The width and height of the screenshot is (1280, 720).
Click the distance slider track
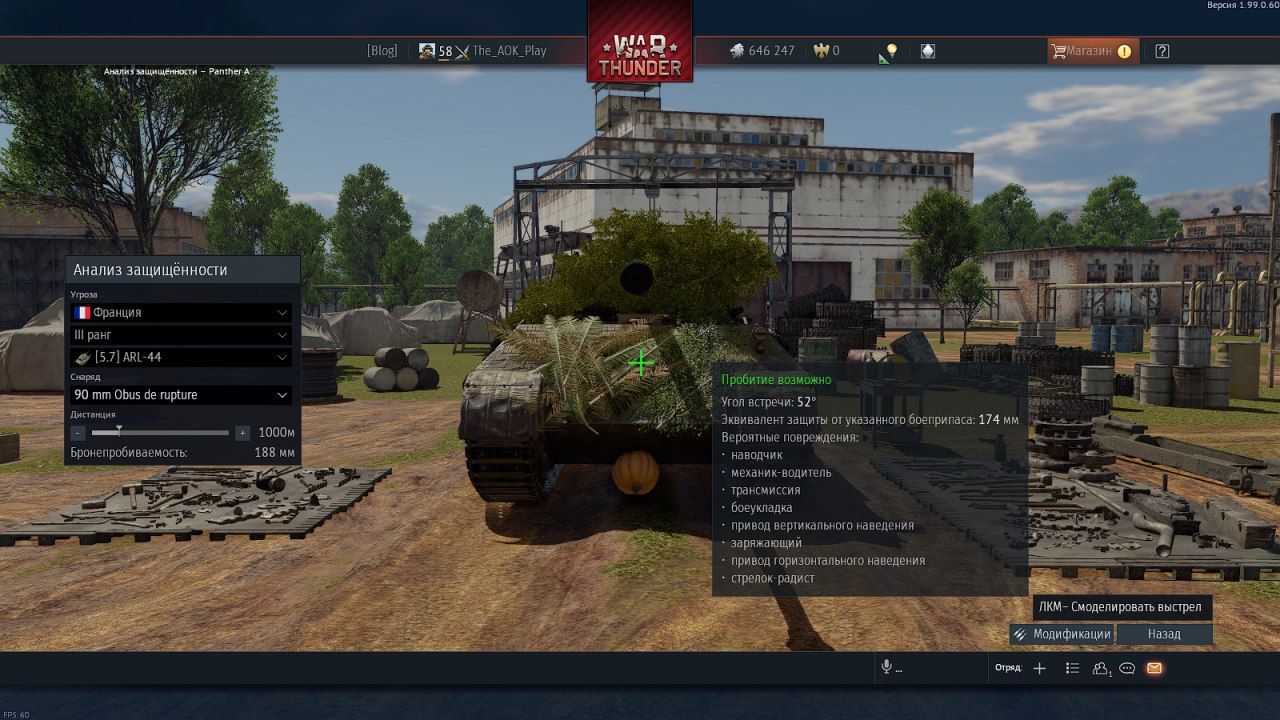[x=160, y=433]
